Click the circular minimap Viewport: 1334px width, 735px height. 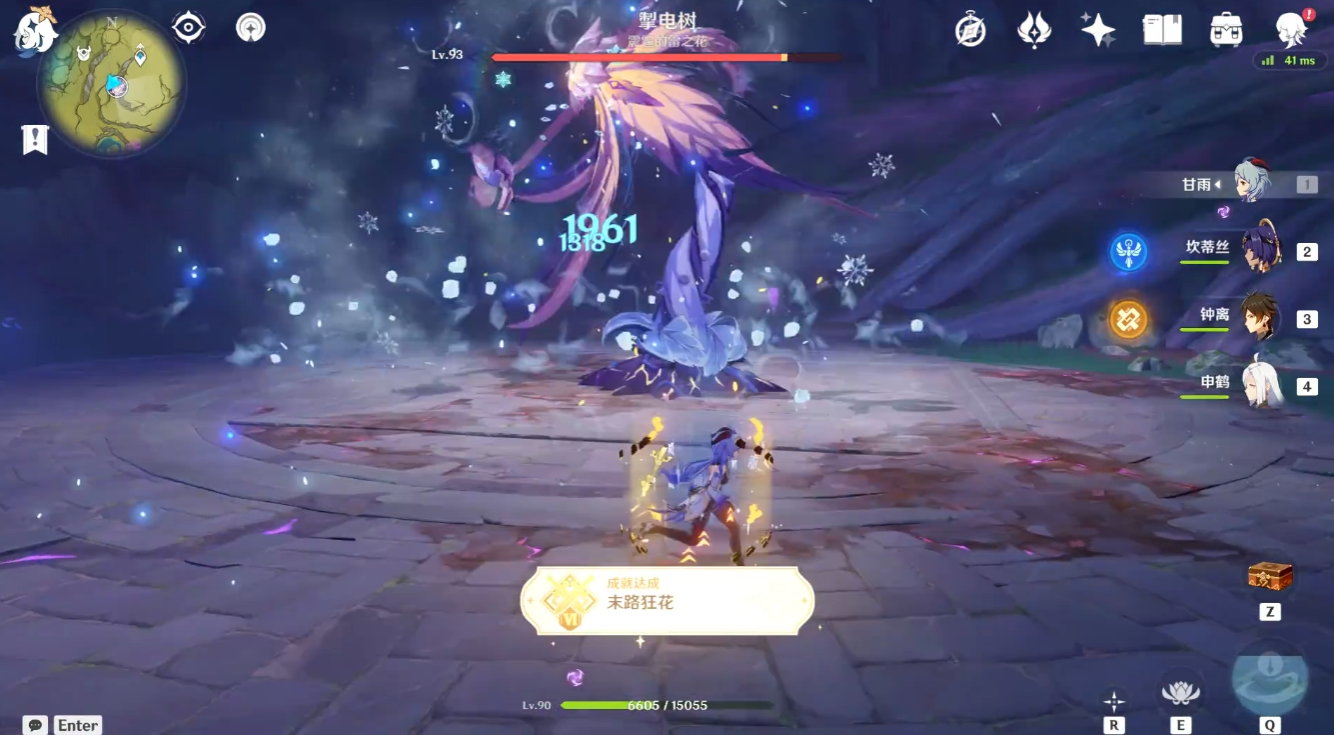click(x=112, y=83)
